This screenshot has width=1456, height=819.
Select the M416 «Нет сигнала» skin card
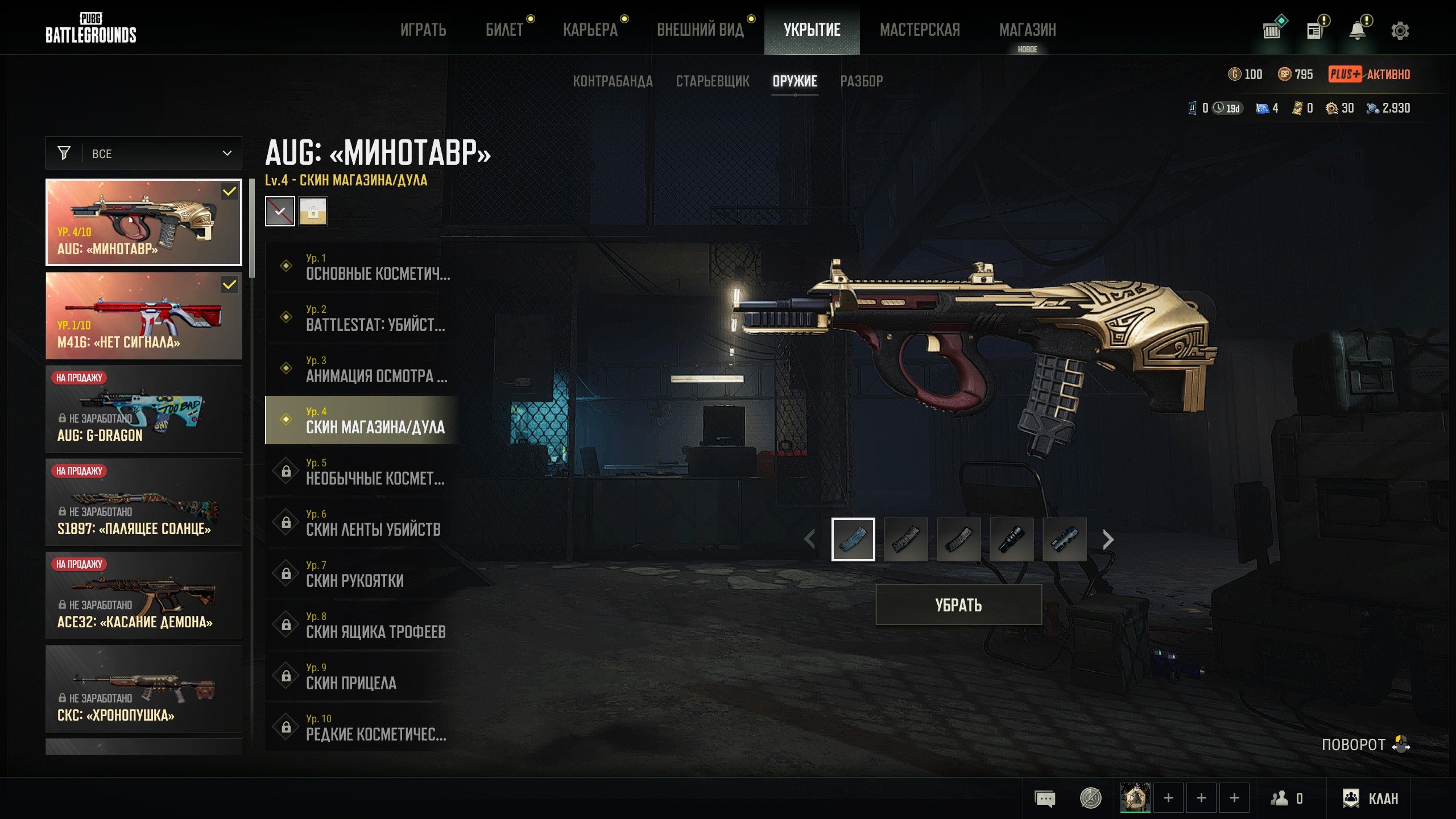pos(144,316)
